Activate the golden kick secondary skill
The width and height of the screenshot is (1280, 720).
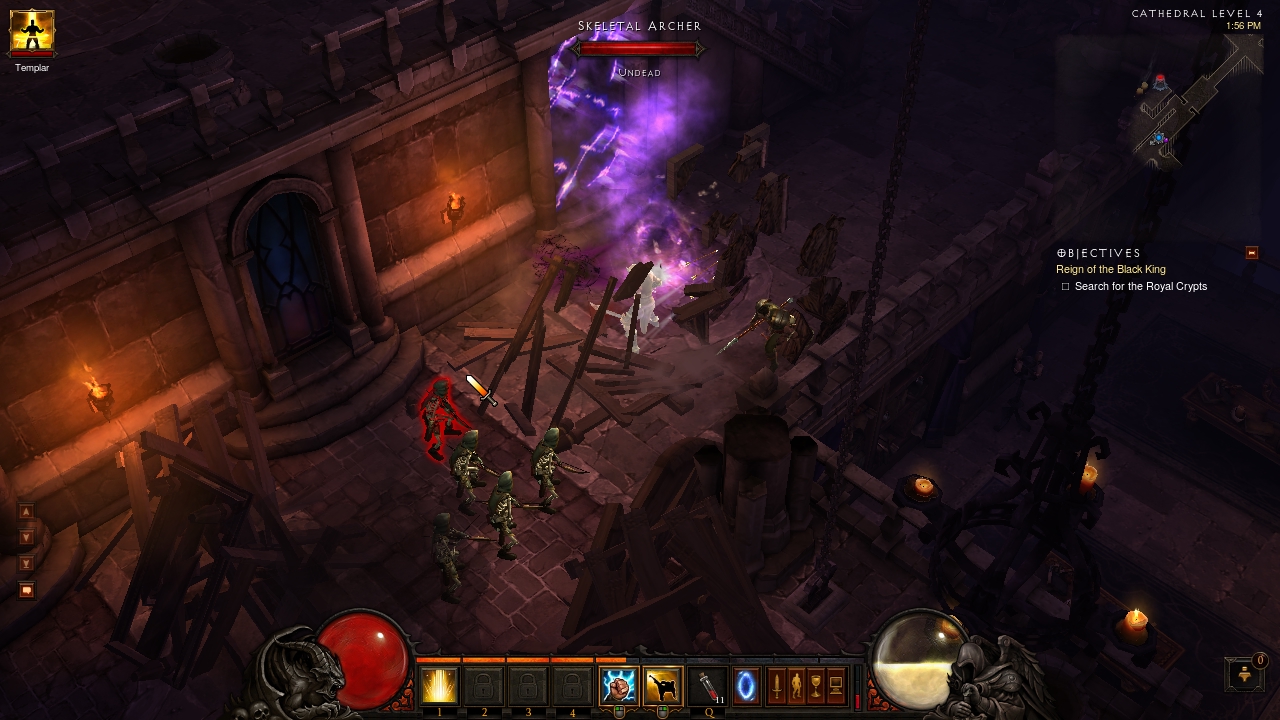point(662,686)
